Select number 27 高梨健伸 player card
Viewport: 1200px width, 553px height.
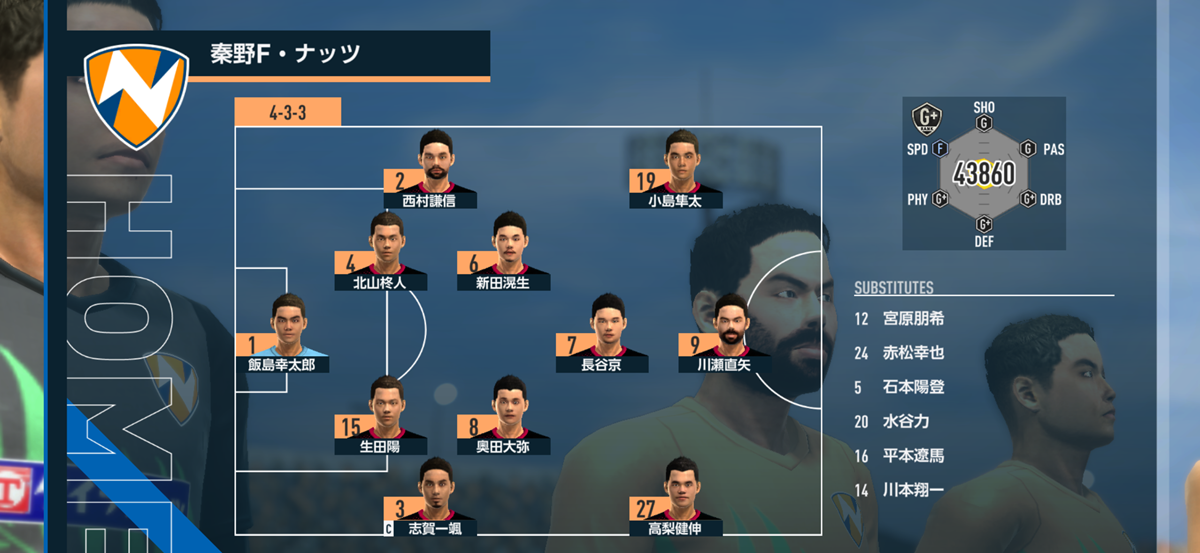pyautogui.click(x=675, y=502)
